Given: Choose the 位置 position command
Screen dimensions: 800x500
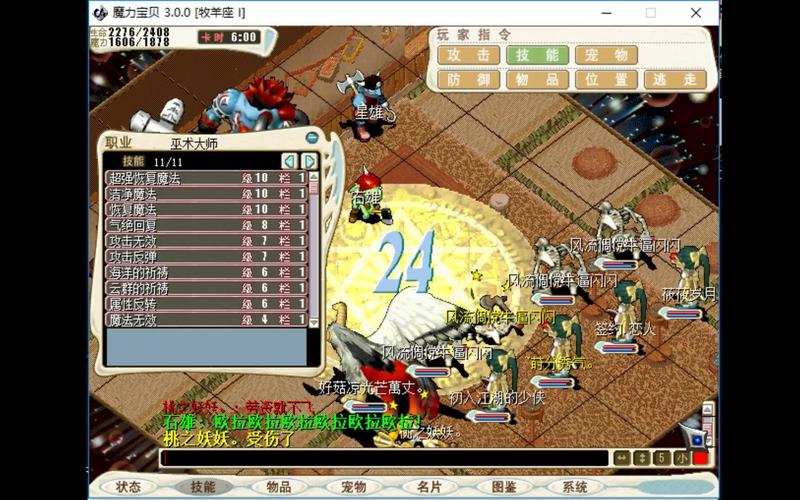Looking at the screenshot, I should tap(606, 80).
